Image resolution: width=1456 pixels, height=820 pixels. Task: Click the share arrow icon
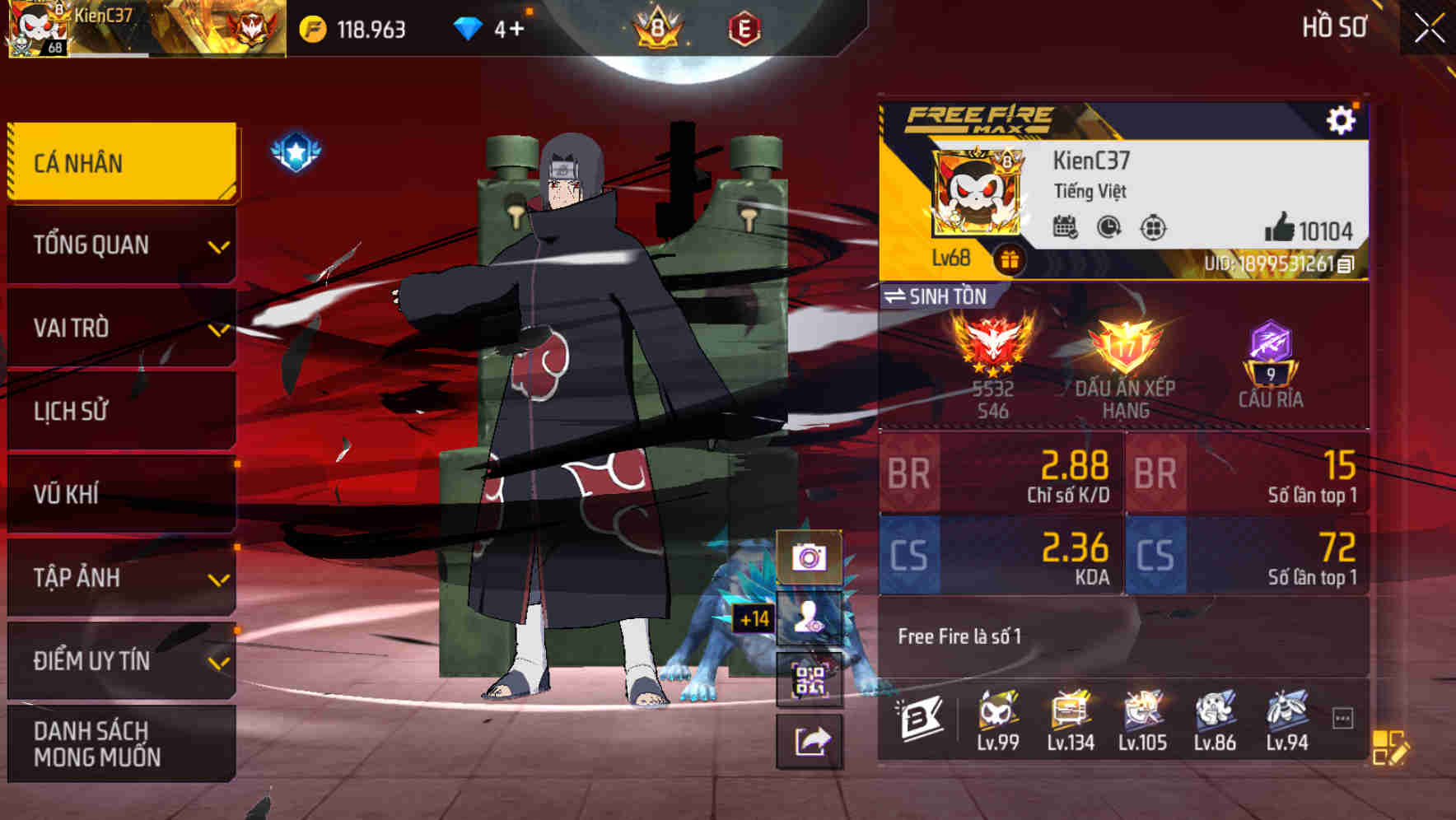coord(810,743)
